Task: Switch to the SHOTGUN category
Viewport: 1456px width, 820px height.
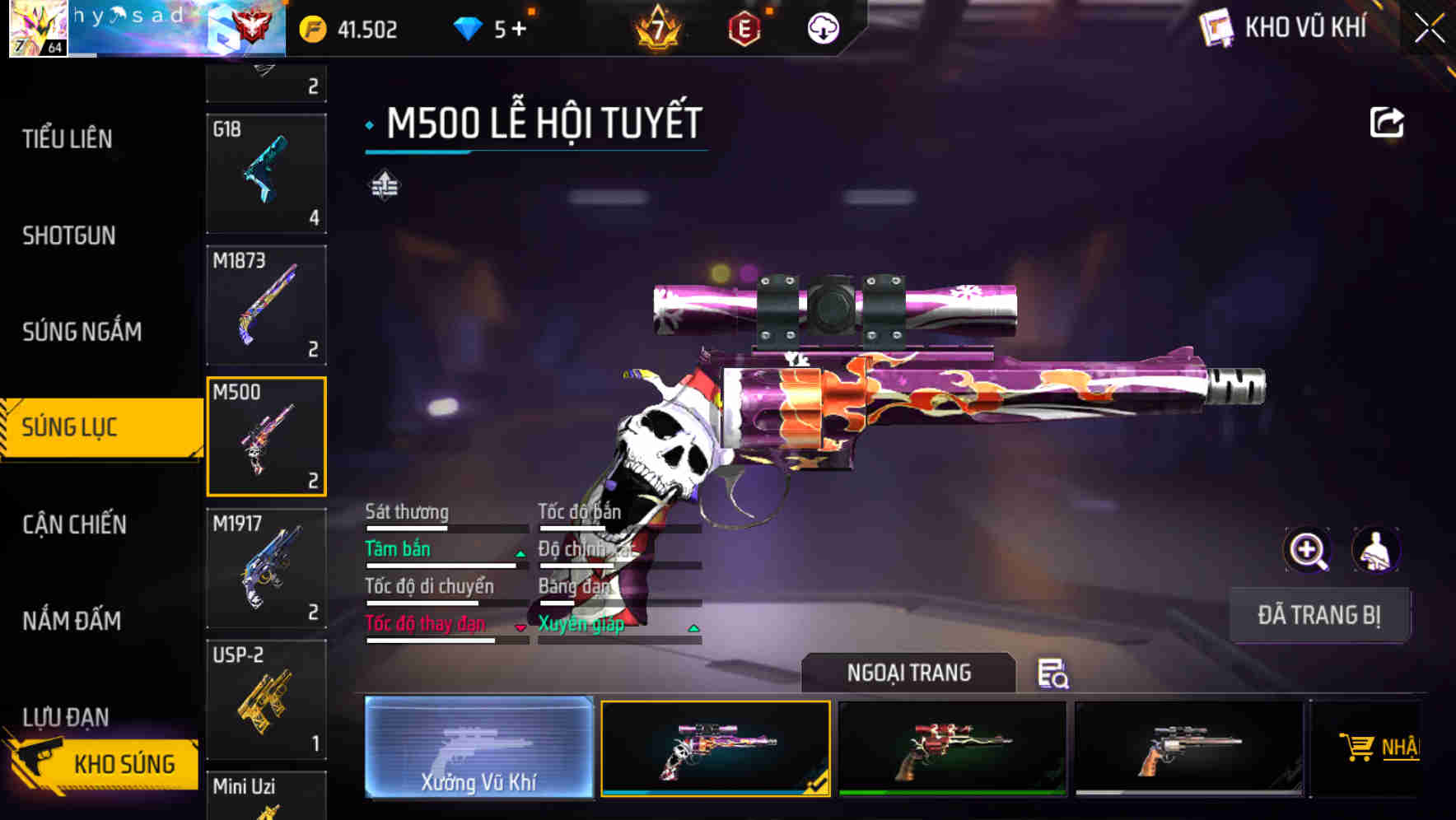Action: [x=69, y=235]
